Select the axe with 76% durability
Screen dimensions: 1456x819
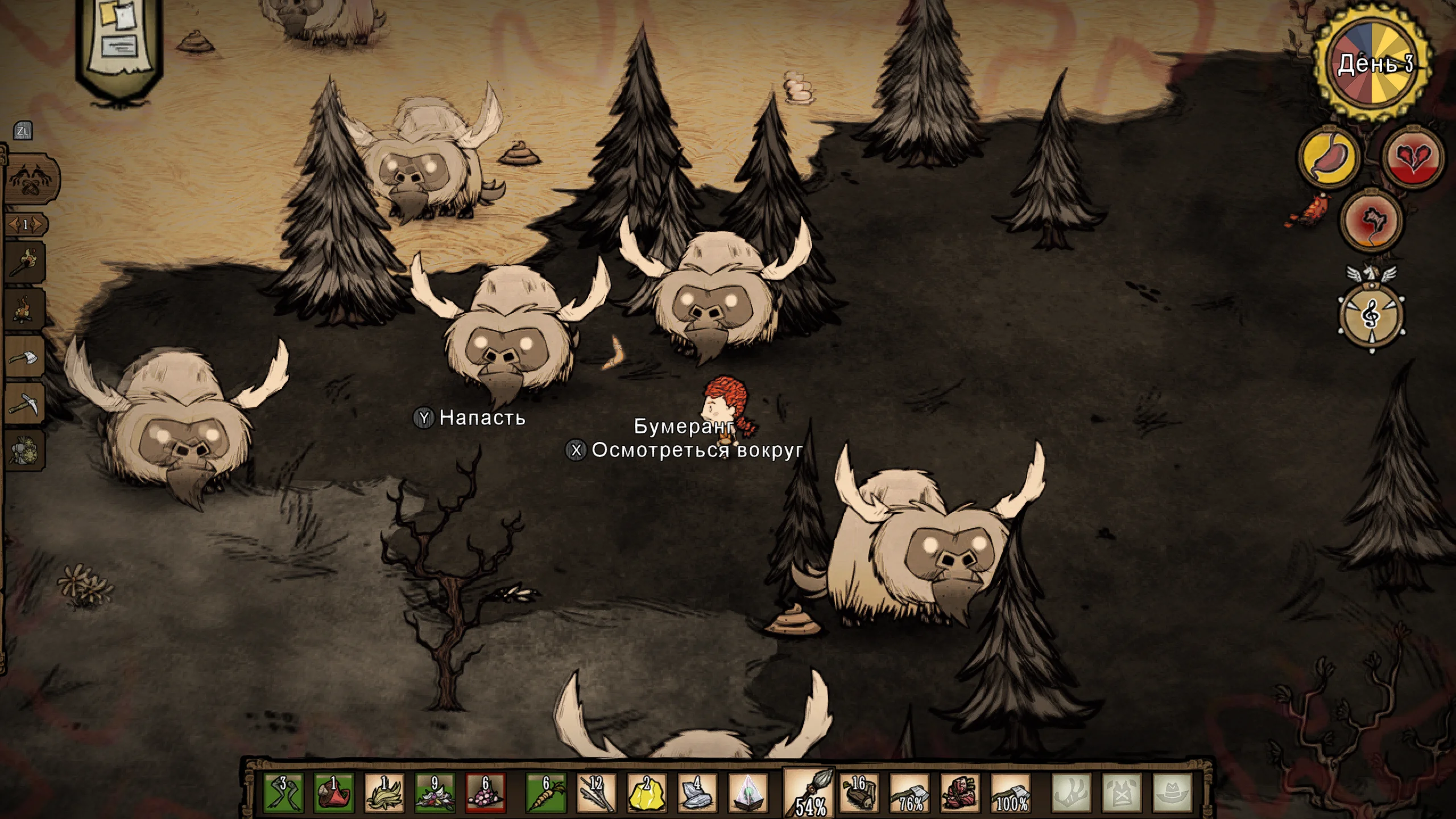909,792
